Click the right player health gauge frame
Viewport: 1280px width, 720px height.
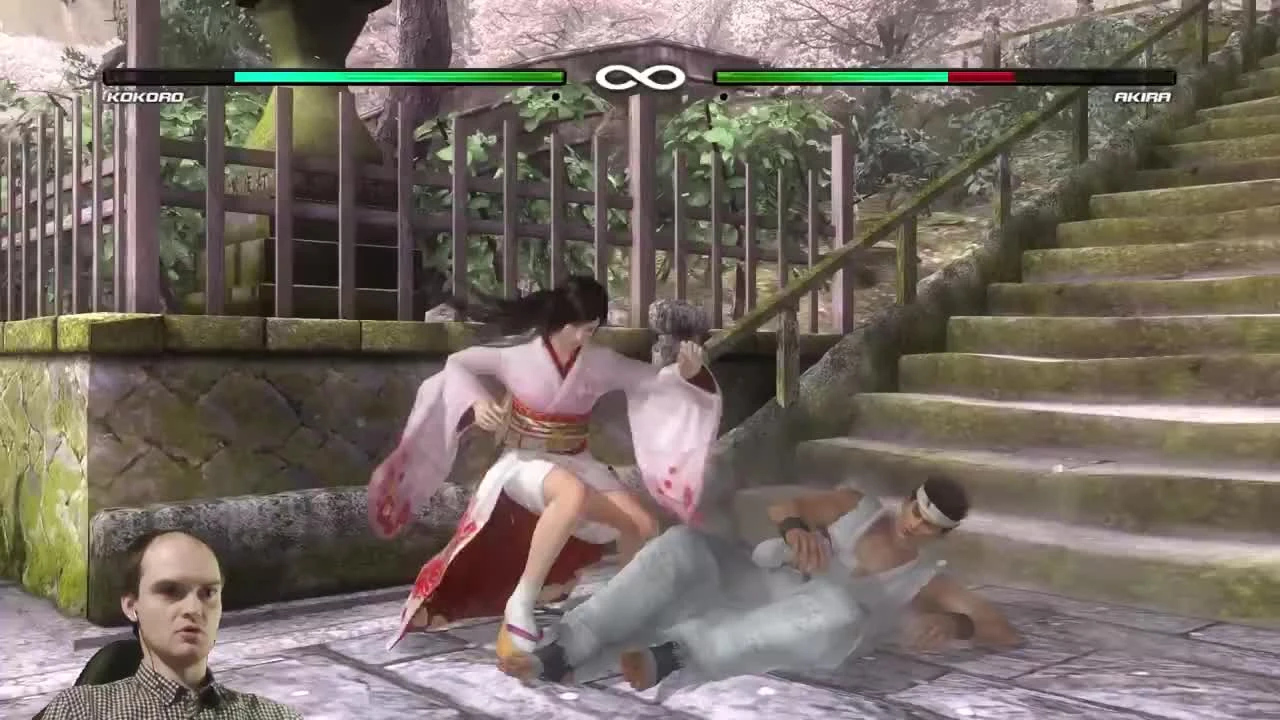point(945,77)
